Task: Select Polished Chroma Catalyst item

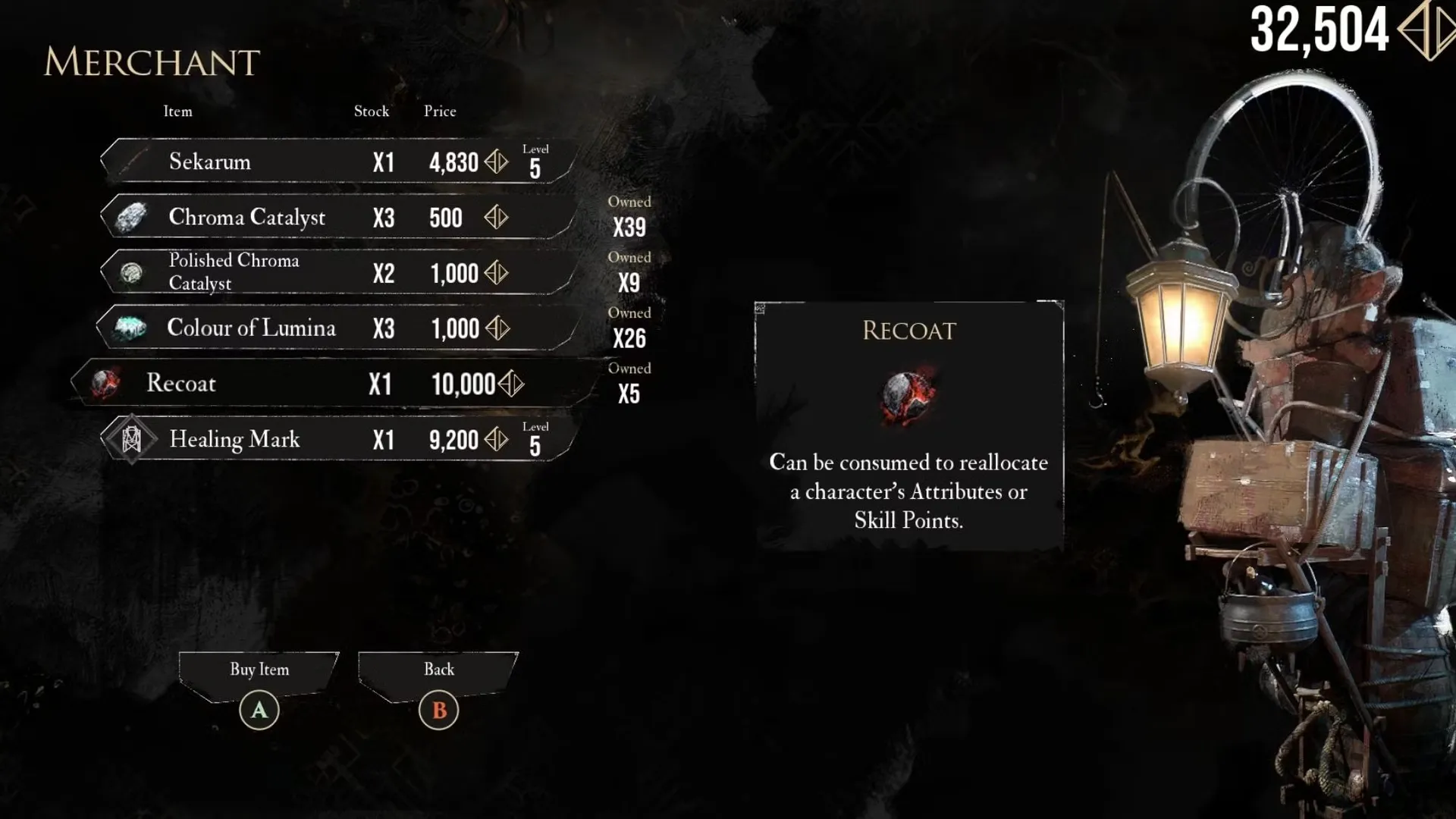Action: click(x=334, y=272)
